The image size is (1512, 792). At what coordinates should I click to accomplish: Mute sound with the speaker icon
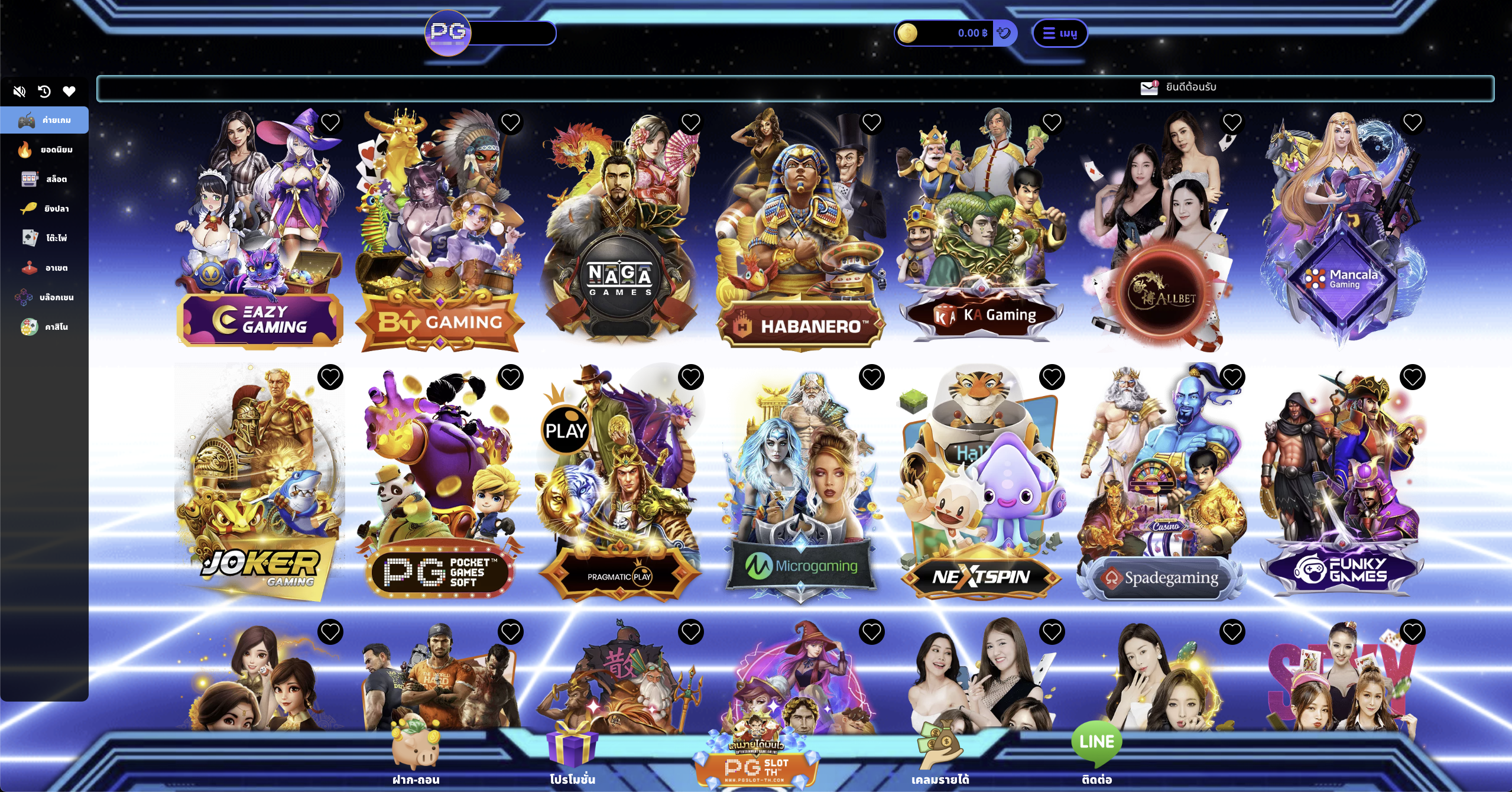pyautogui.click(x=20, y=91)
